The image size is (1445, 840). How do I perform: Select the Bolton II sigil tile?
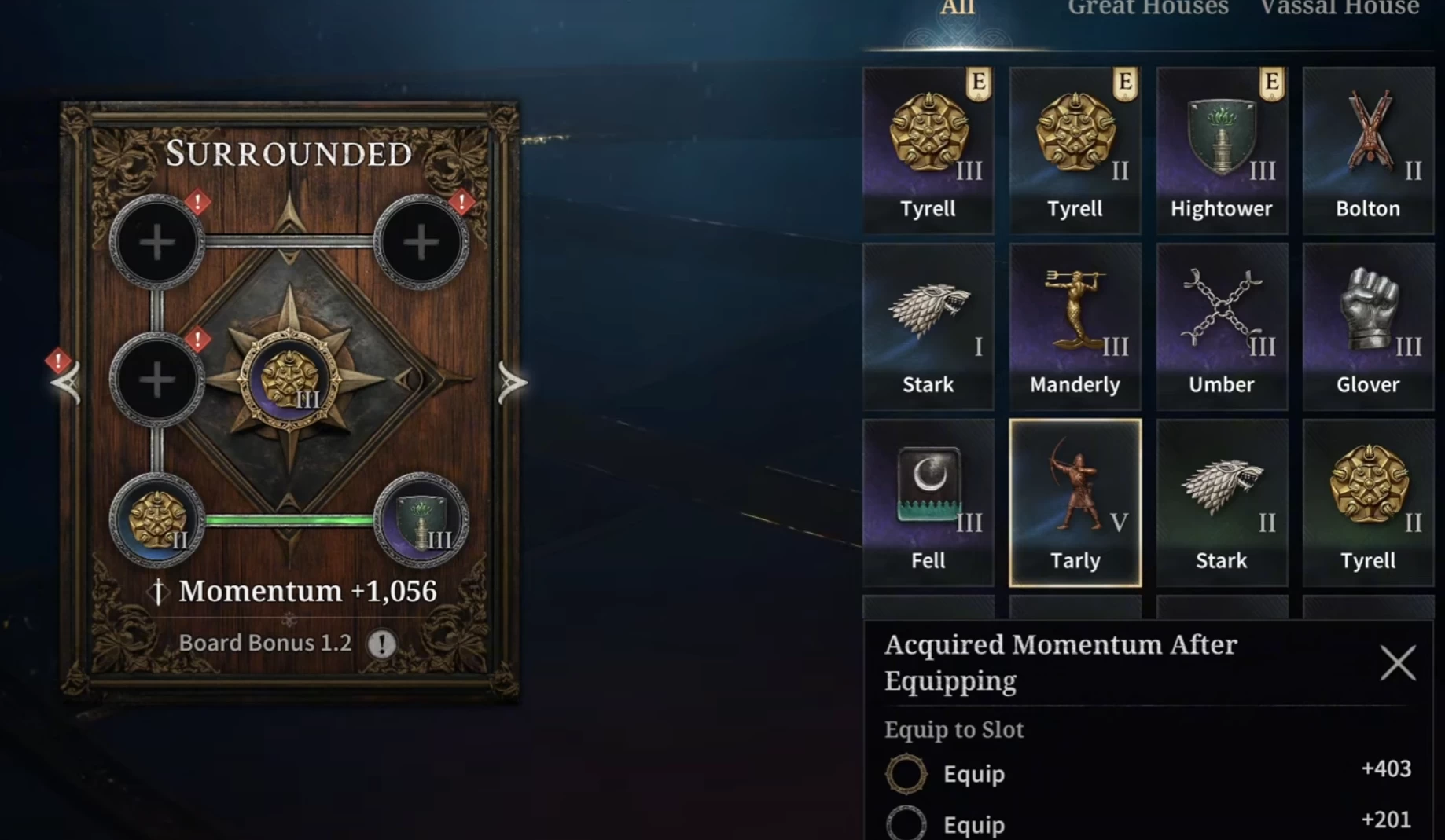point(1368,150)
